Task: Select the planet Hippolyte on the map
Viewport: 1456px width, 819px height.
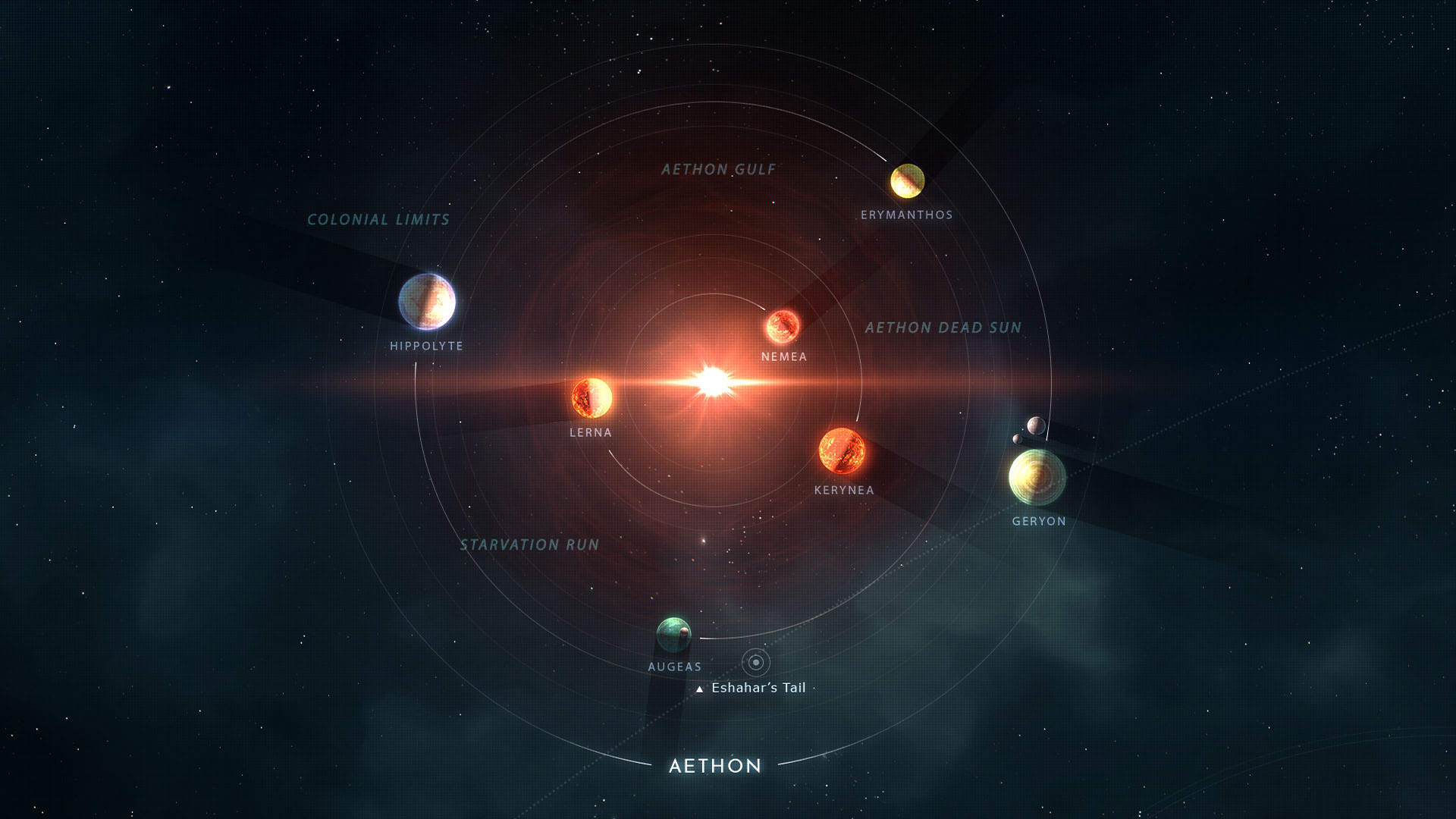Action: pyautogui.click(x=427, y=301)
